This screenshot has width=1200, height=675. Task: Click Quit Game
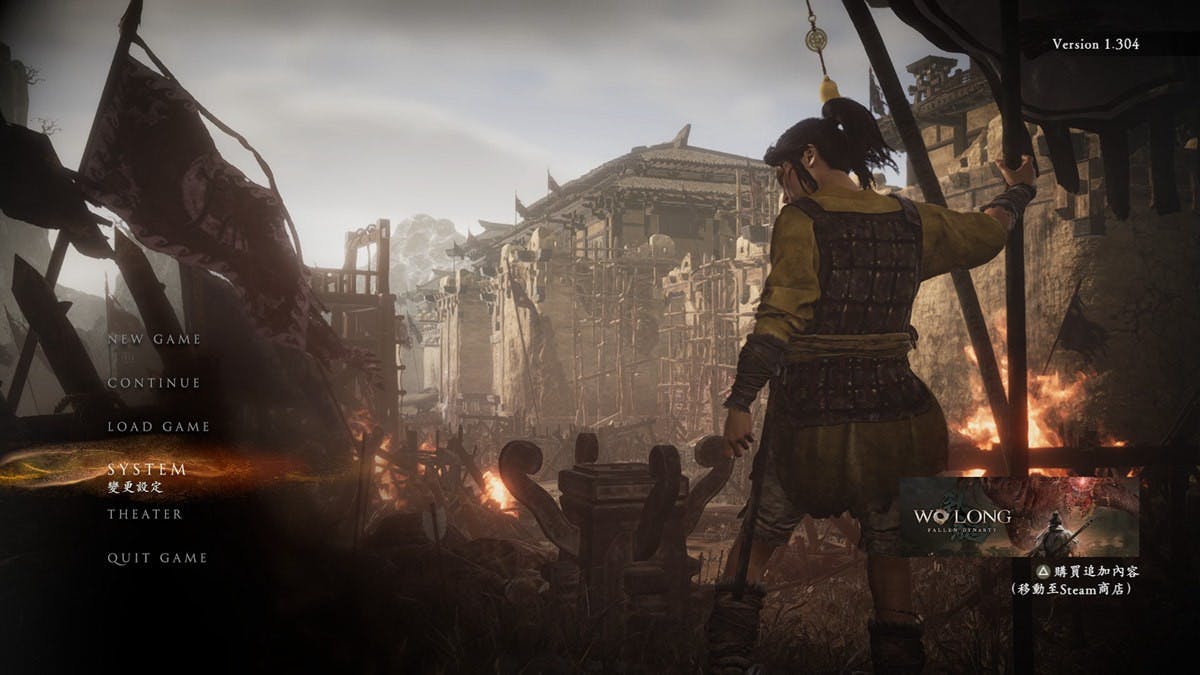pos(157,558)
